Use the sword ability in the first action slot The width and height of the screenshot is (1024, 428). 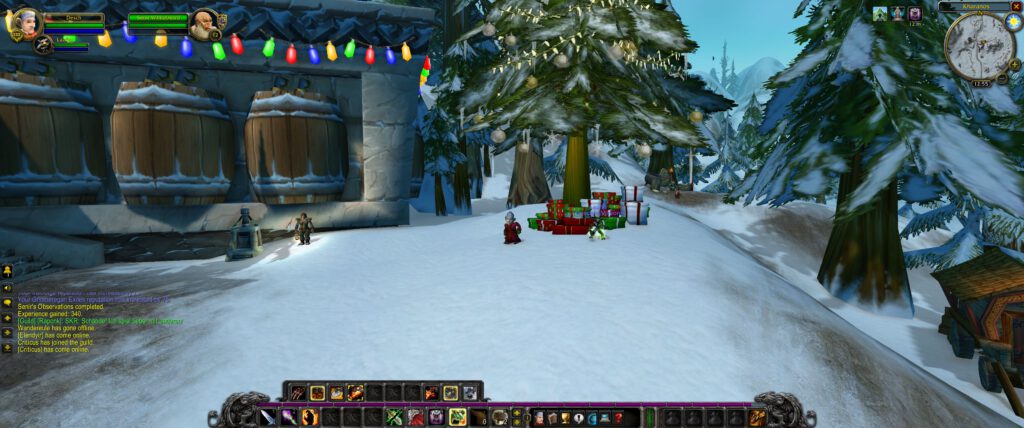click(x=268, y=417)
